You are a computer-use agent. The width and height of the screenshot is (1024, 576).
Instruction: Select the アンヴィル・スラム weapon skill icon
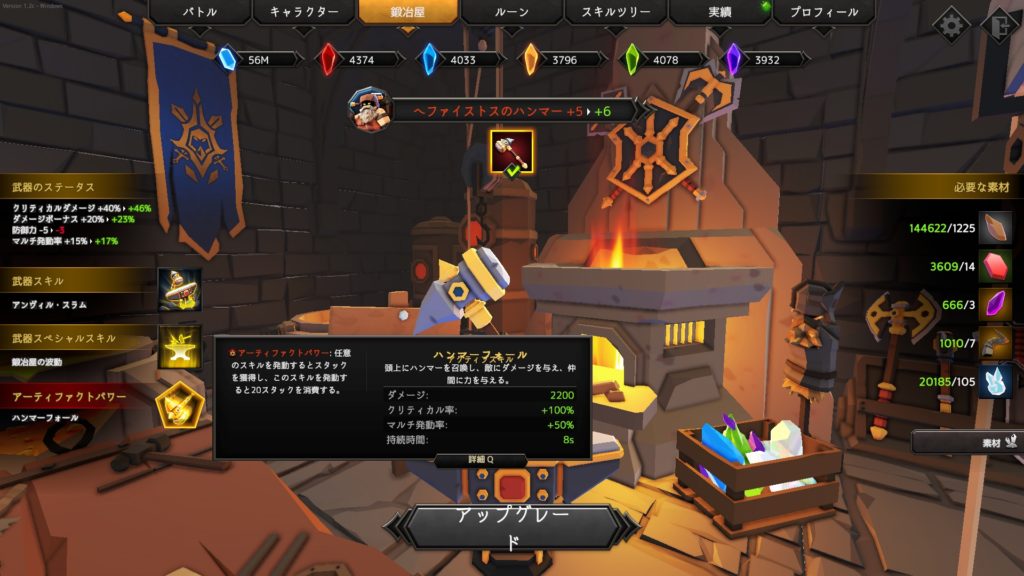[x=180, y=290]
